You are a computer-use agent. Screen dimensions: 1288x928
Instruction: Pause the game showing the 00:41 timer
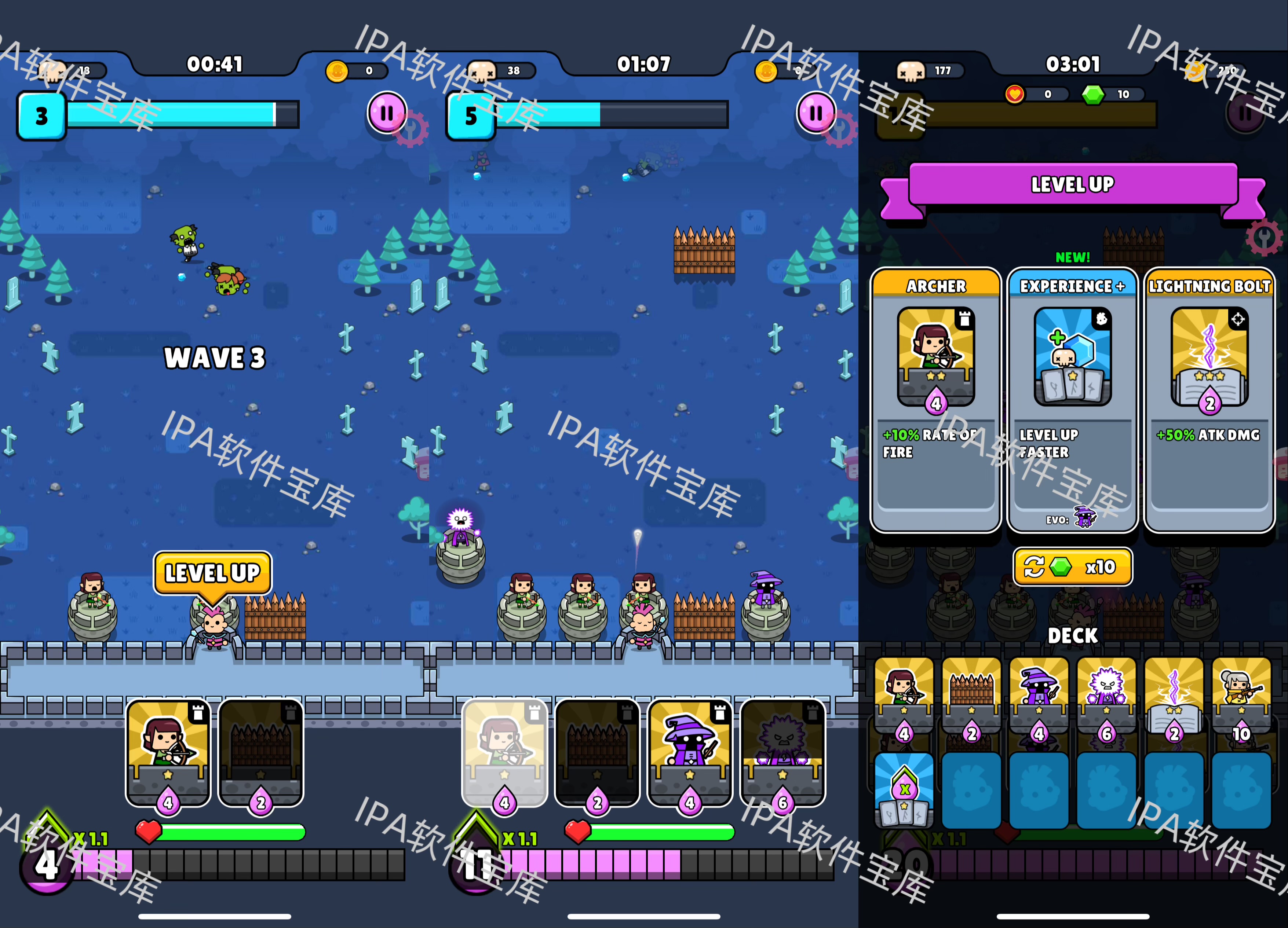(387, 113)
